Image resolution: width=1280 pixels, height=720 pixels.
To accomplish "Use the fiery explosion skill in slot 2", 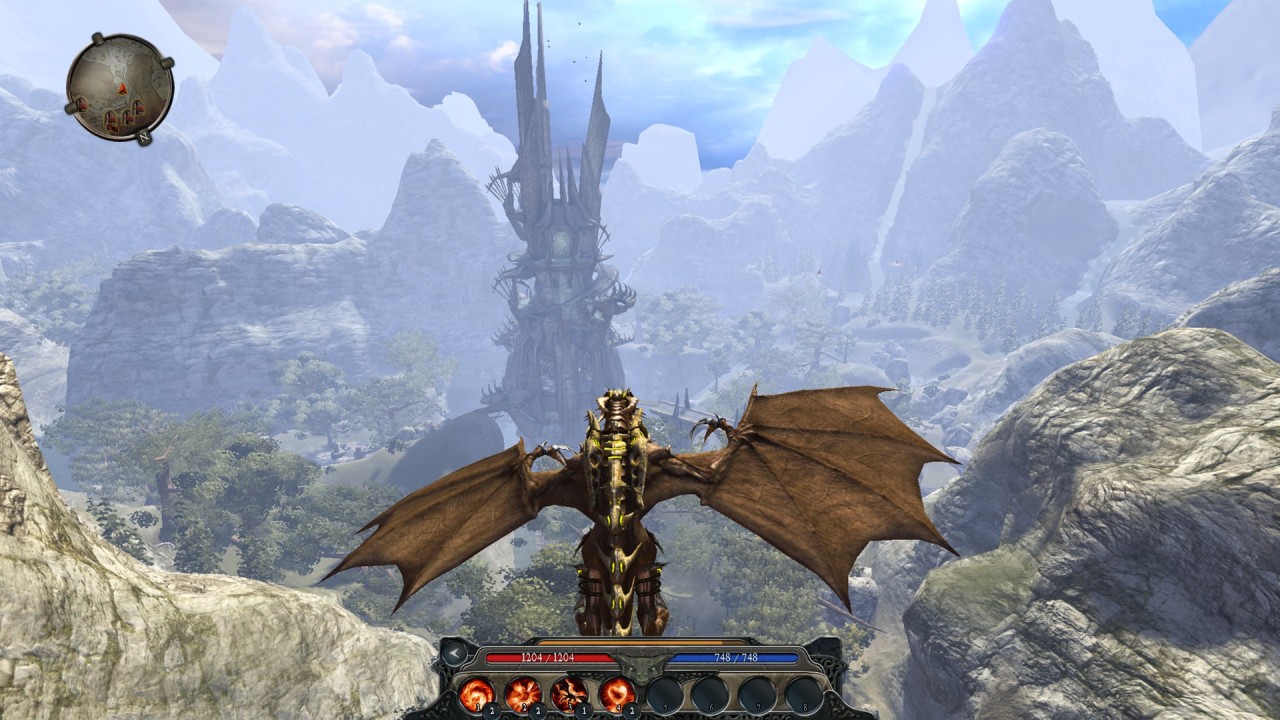I will click(523, 692).
